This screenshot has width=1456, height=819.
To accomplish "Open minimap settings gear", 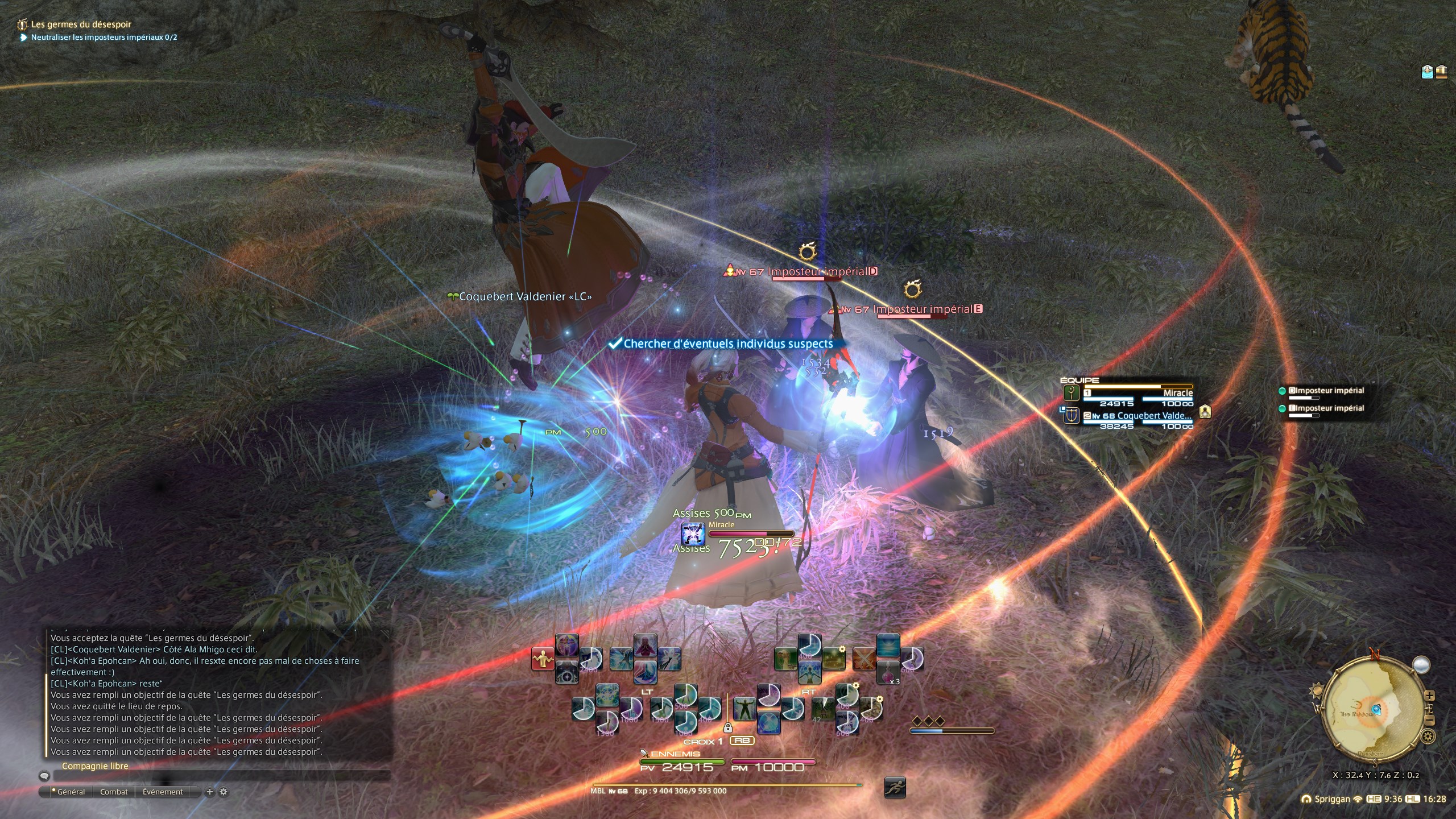I will point(1428,737).
